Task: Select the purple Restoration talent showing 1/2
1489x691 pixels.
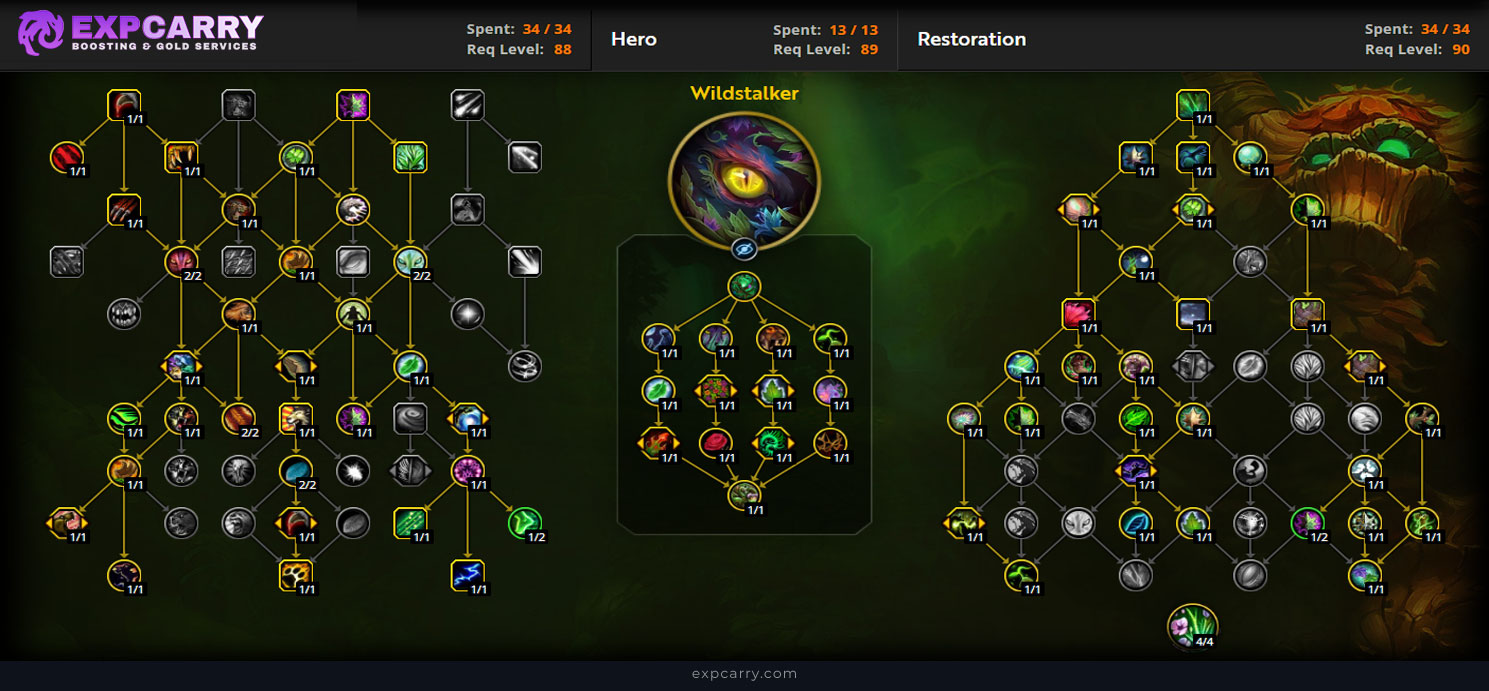Action: tap(1306, 522)
